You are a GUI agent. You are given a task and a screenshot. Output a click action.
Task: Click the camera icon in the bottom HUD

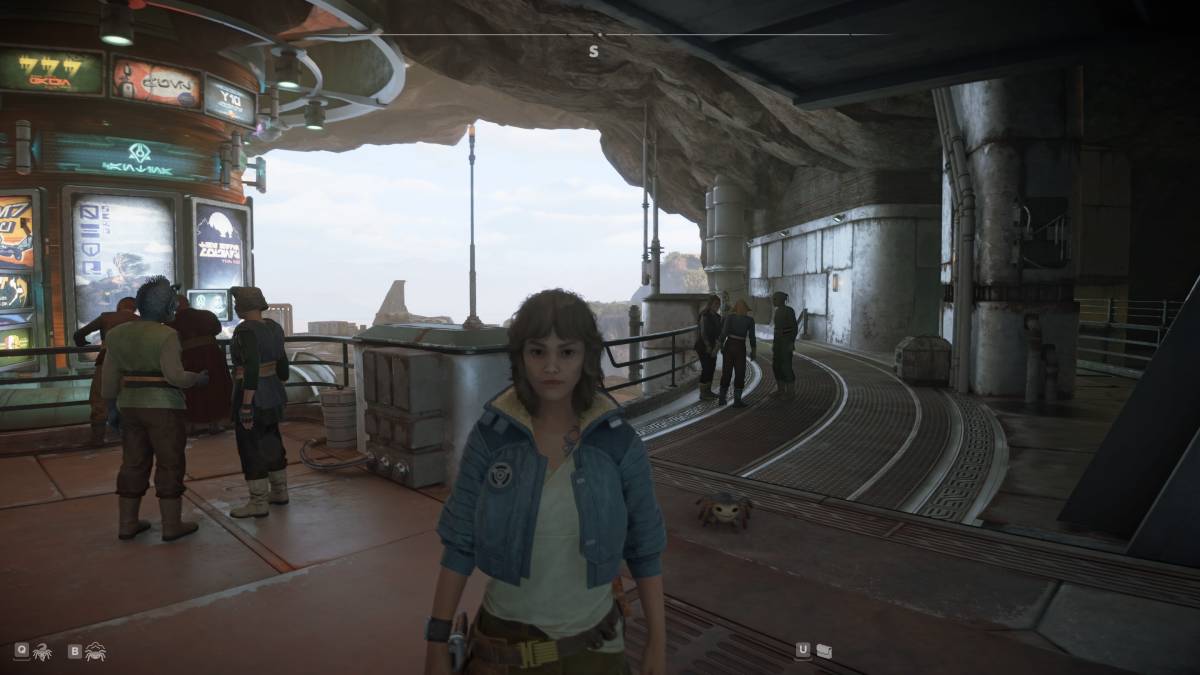[824, 650]
